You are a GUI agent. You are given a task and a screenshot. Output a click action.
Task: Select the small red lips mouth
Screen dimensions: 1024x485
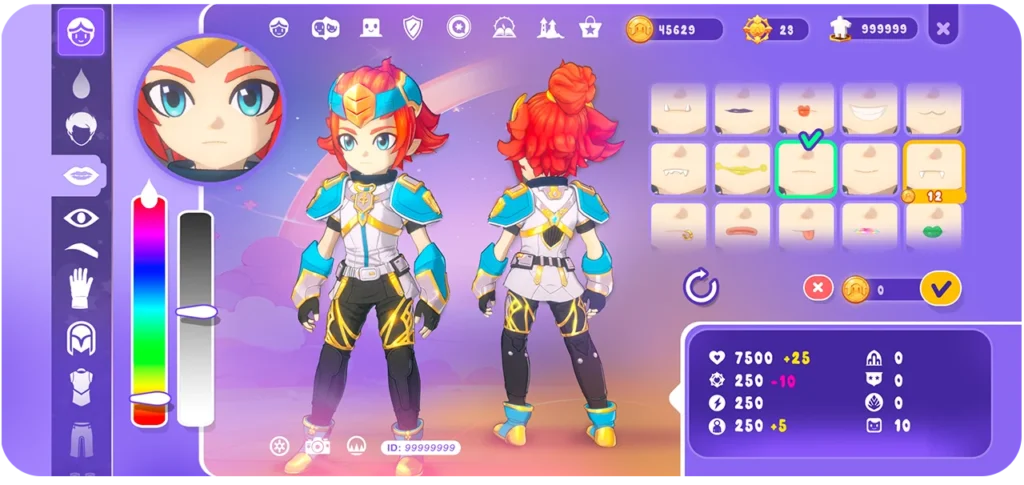(x=806, y=107)
